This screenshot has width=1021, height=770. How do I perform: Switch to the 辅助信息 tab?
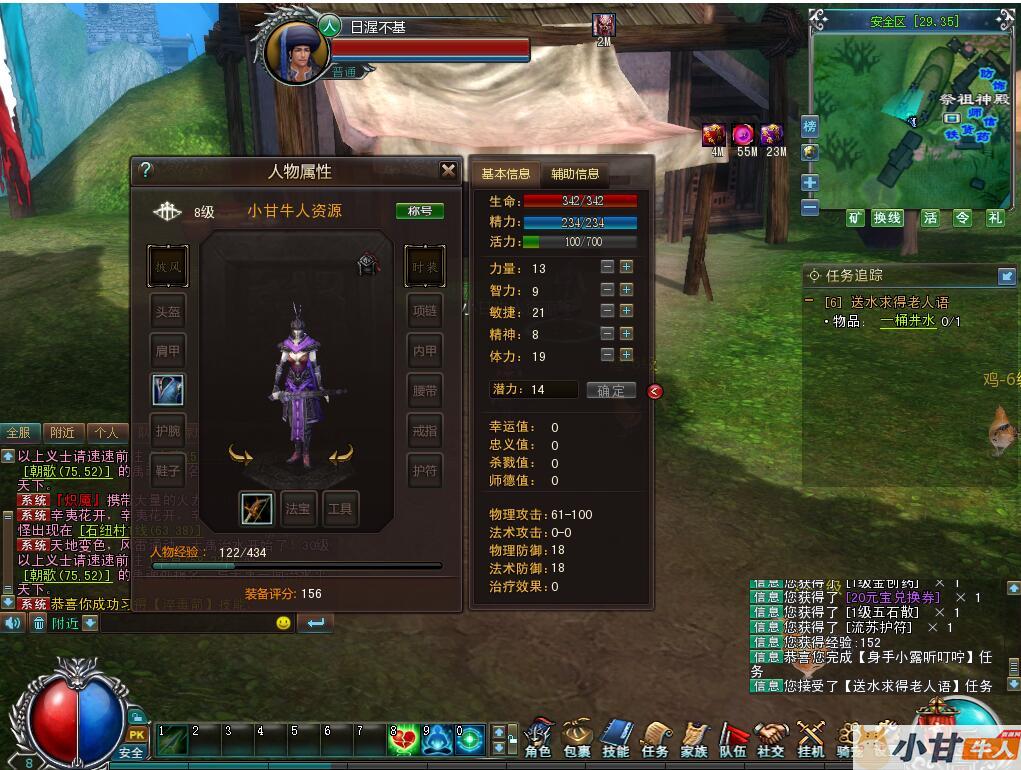coord(575,174)
